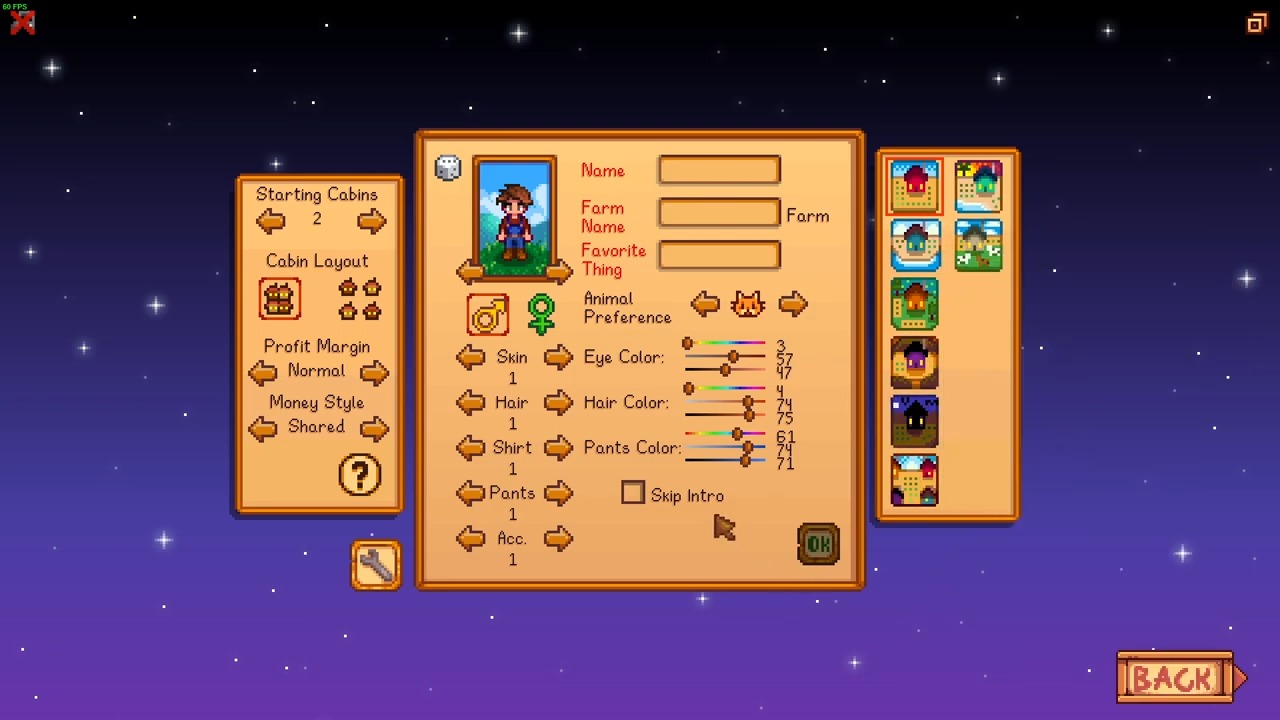Adjust the top Eye Color slider
This screenshot has width=1280, height=720.
(x=724, y=341)
